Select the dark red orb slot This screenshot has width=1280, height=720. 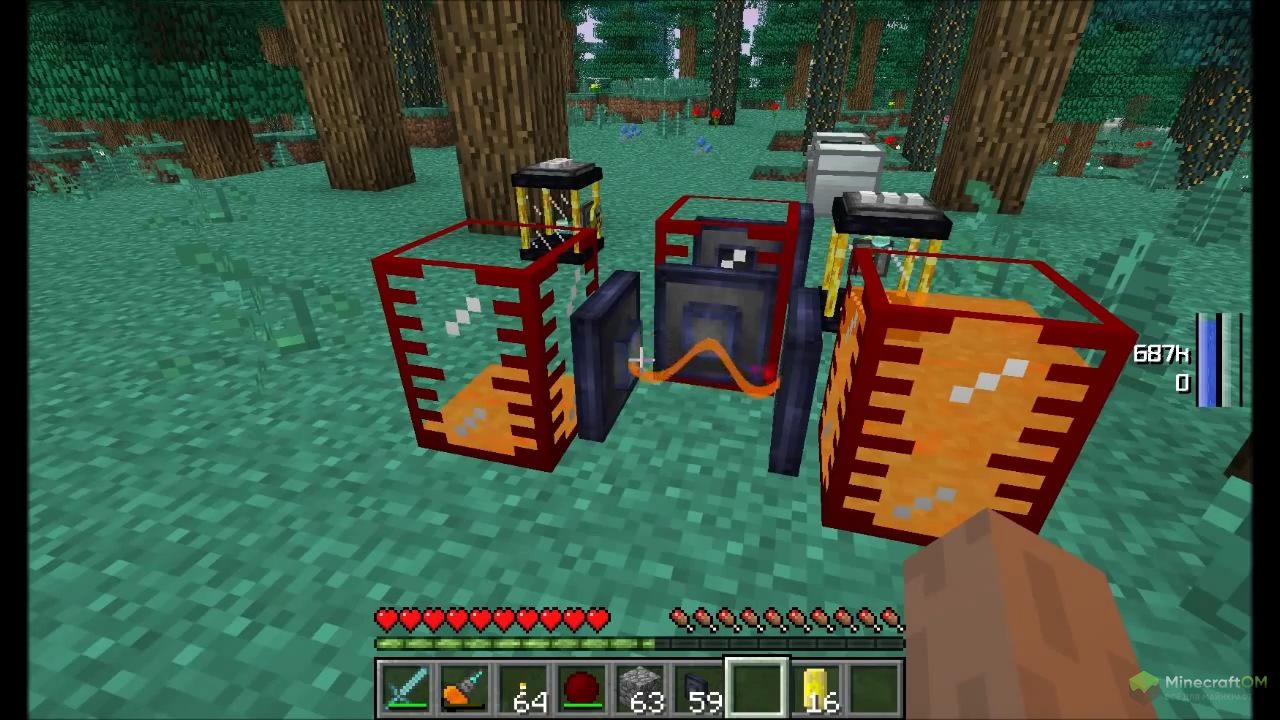(582, 689)
